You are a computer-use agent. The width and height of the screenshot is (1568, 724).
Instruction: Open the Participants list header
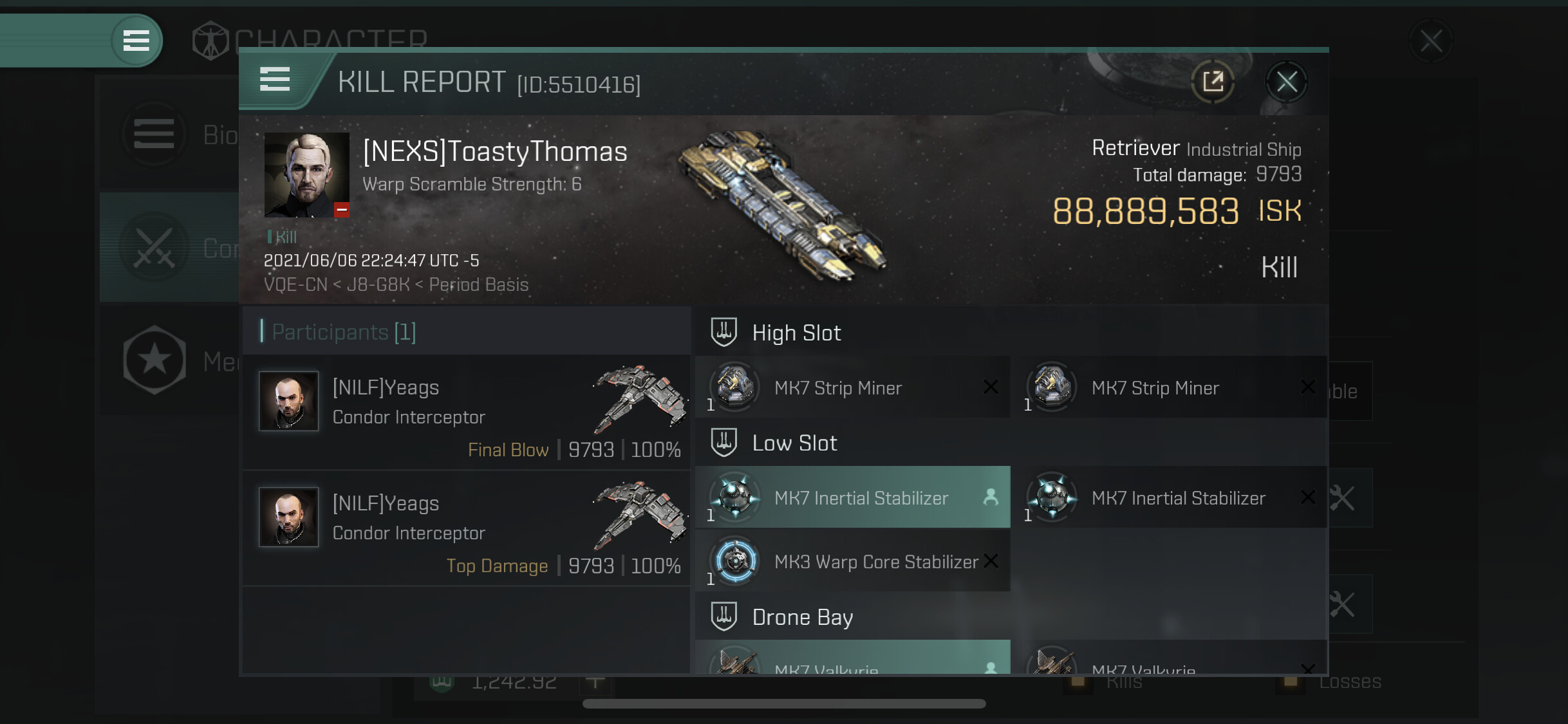344,332
